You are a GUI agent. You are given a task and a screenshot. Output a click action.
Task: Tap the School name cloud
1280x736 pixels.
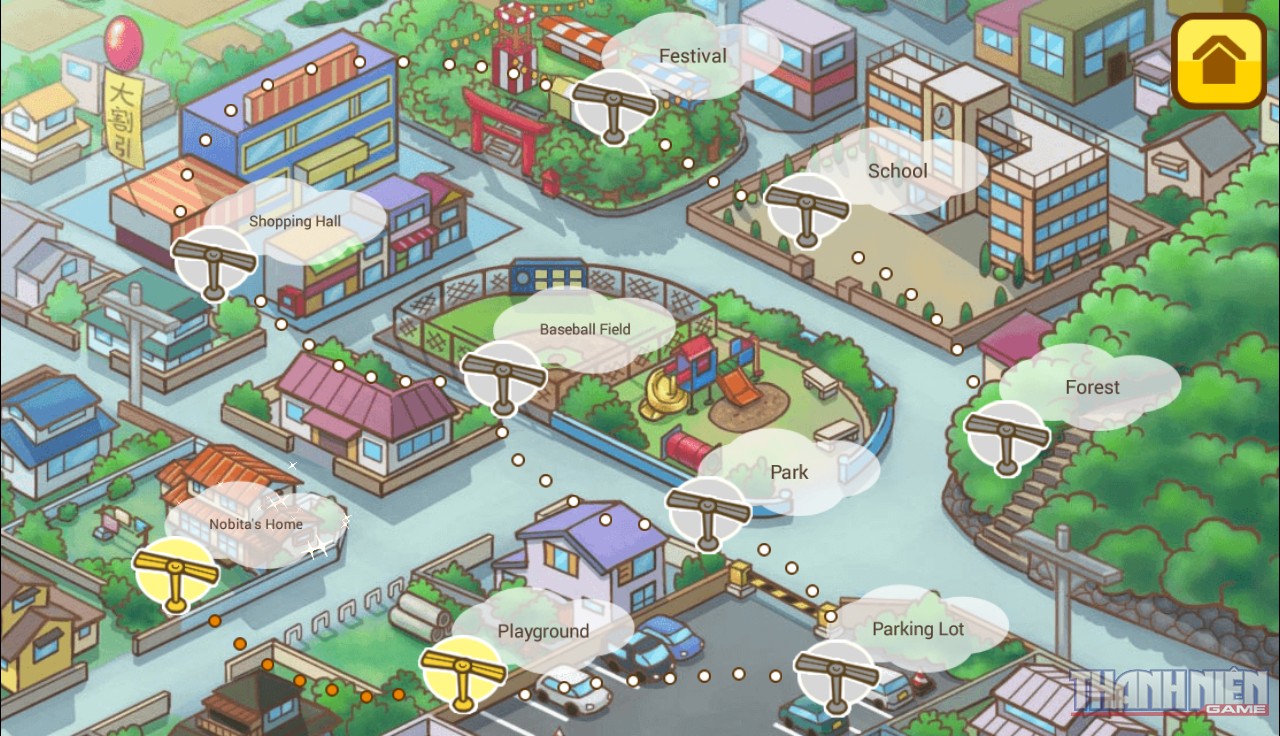point(898,171)
